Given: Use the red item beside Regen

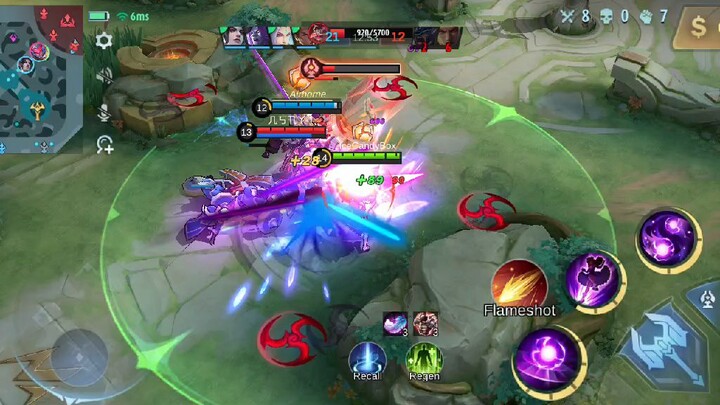Looking at the screenshot, I should [x=424, y=323].
